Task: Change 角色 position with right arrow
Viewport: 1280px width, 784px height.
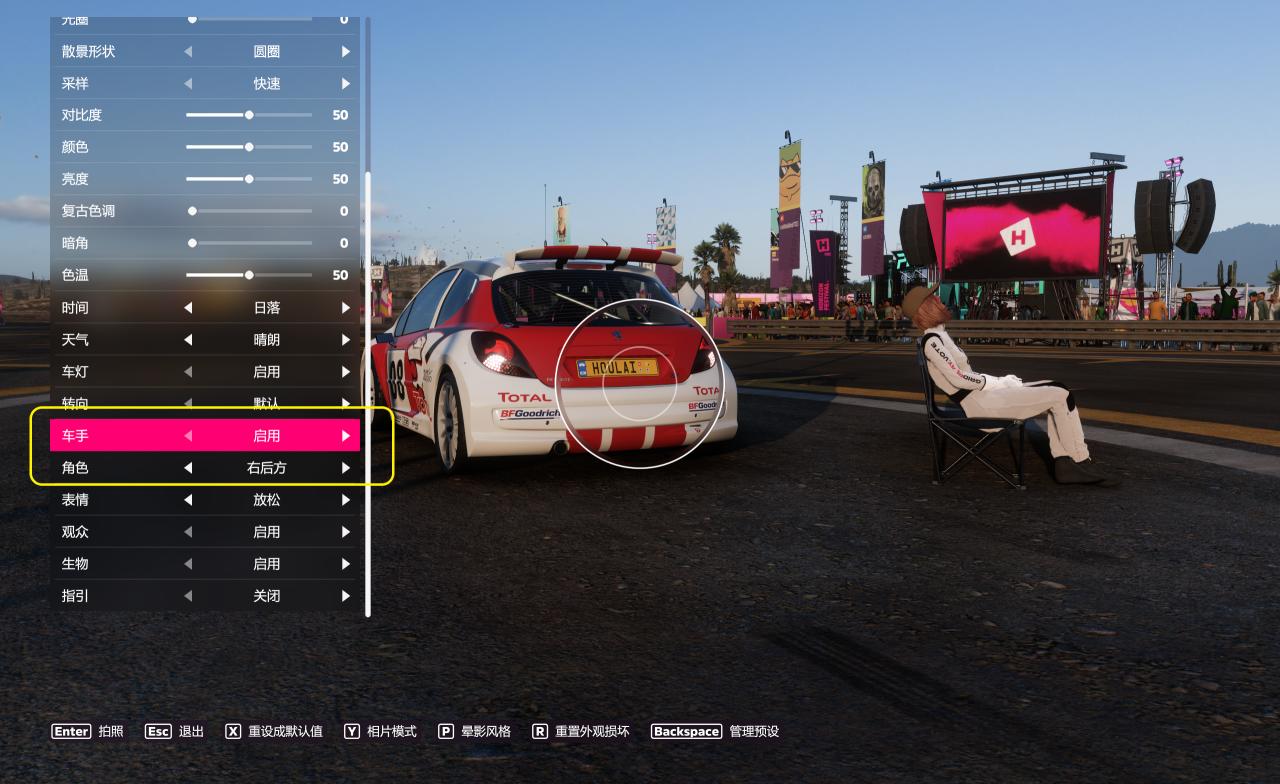Action: [346, 467]
